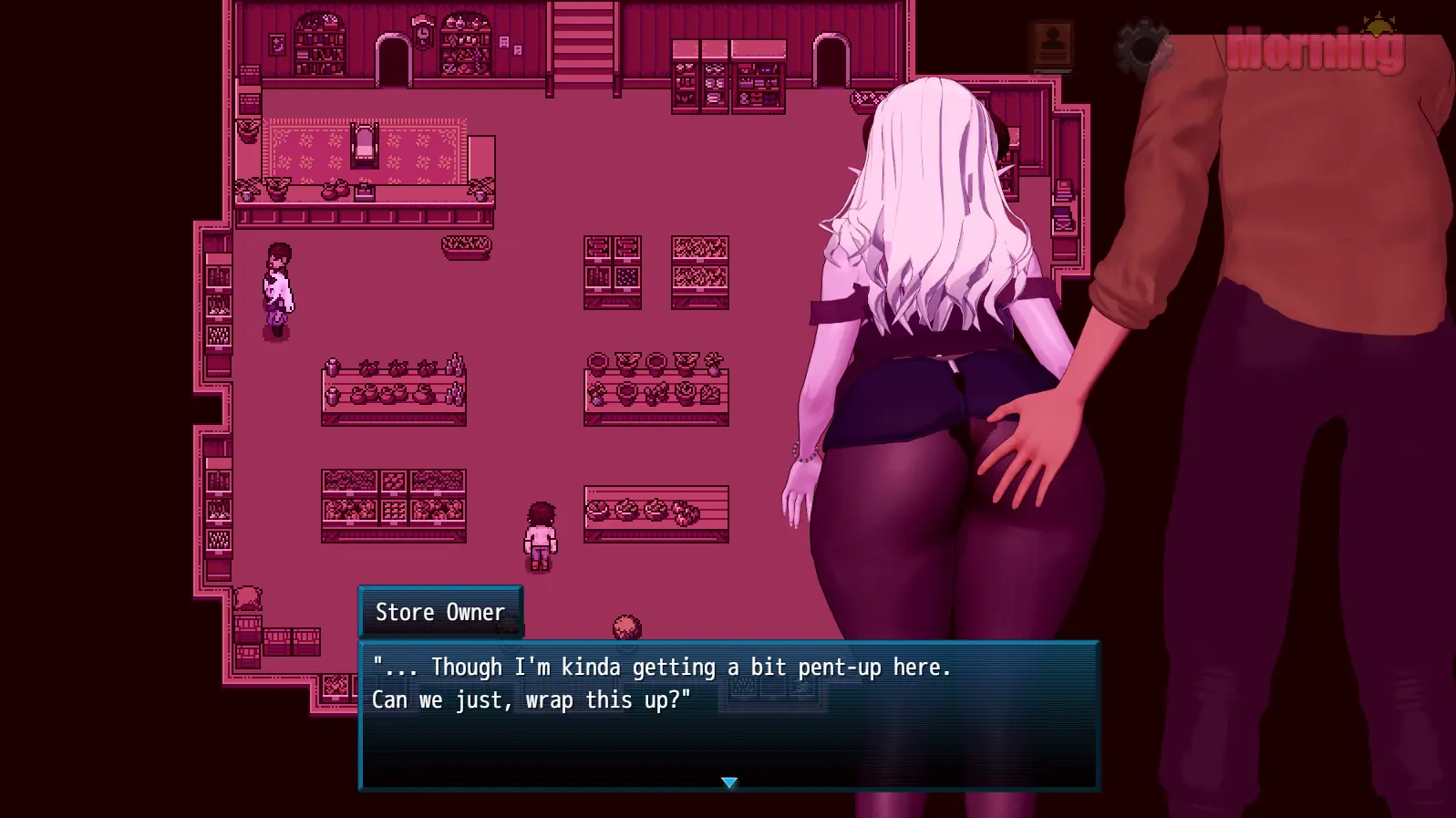This screenshot has height=818, width=1456.
Task: Advance dialogue with the blue arrow
Action: (728, 782)
